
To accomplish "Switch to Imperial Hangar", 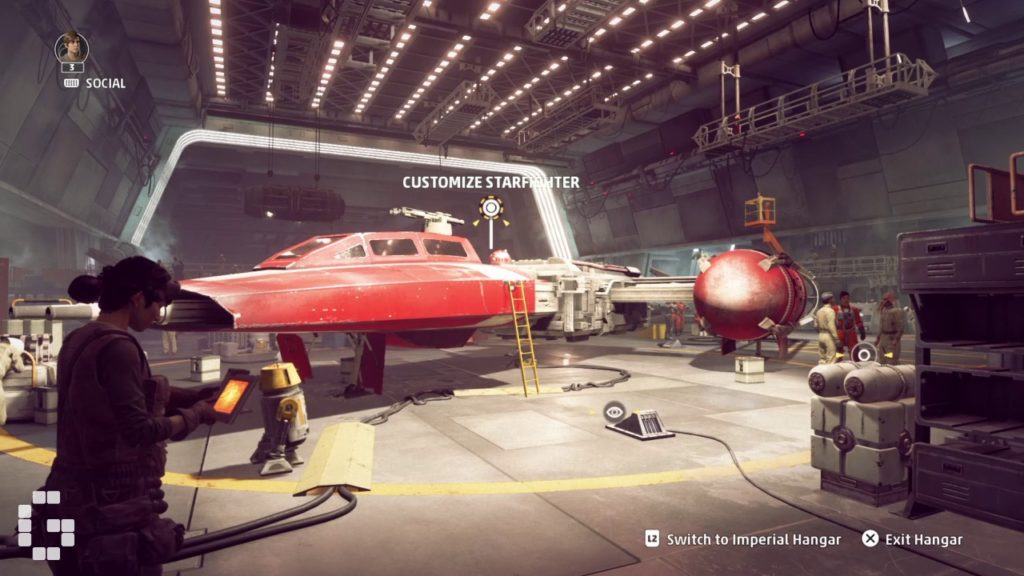I will click(743, 539).
